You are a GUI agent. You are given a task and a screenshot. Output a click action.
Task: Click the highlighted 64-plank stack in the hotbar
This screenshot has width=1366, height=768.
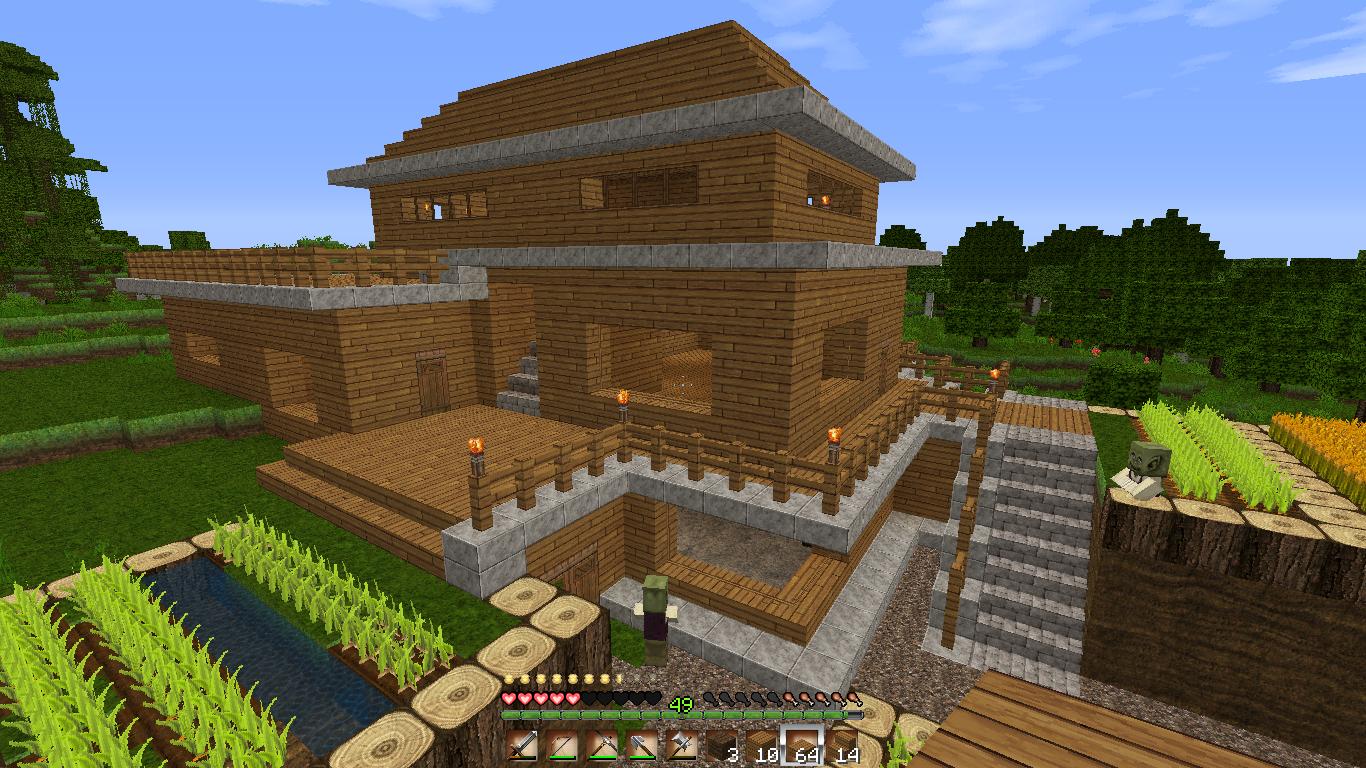pos(802,745)
